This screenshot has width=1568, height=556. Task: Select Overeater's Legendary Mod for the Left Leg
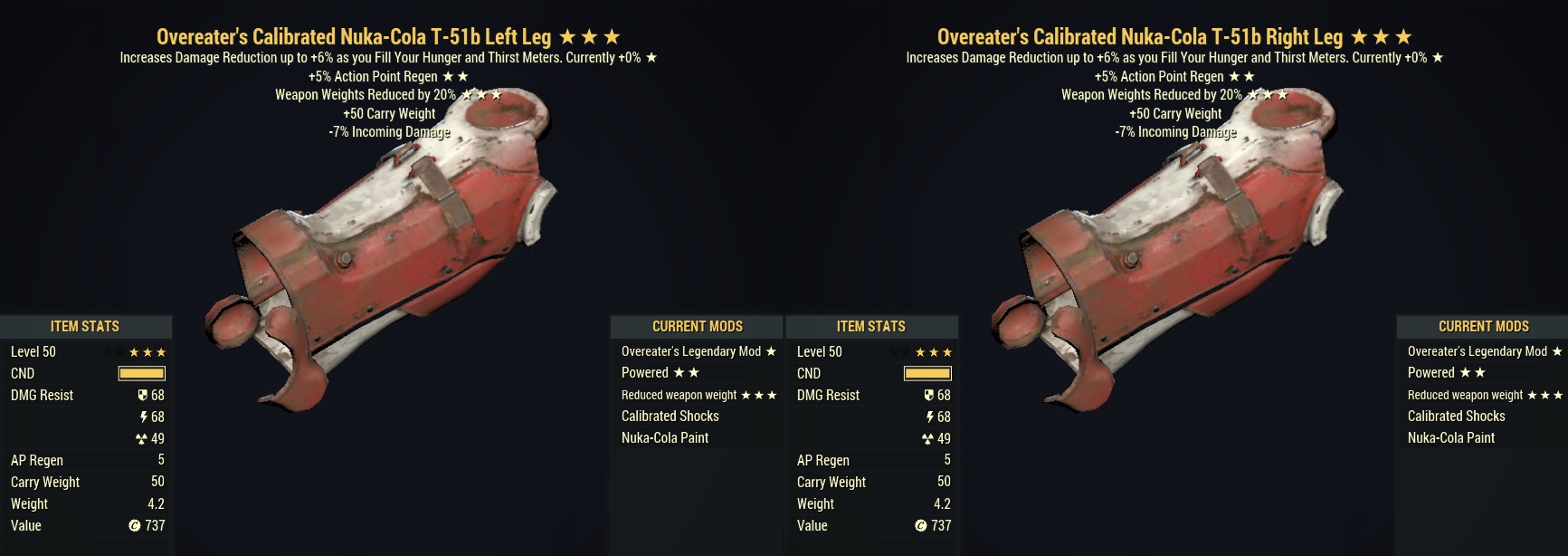[697, 351]
